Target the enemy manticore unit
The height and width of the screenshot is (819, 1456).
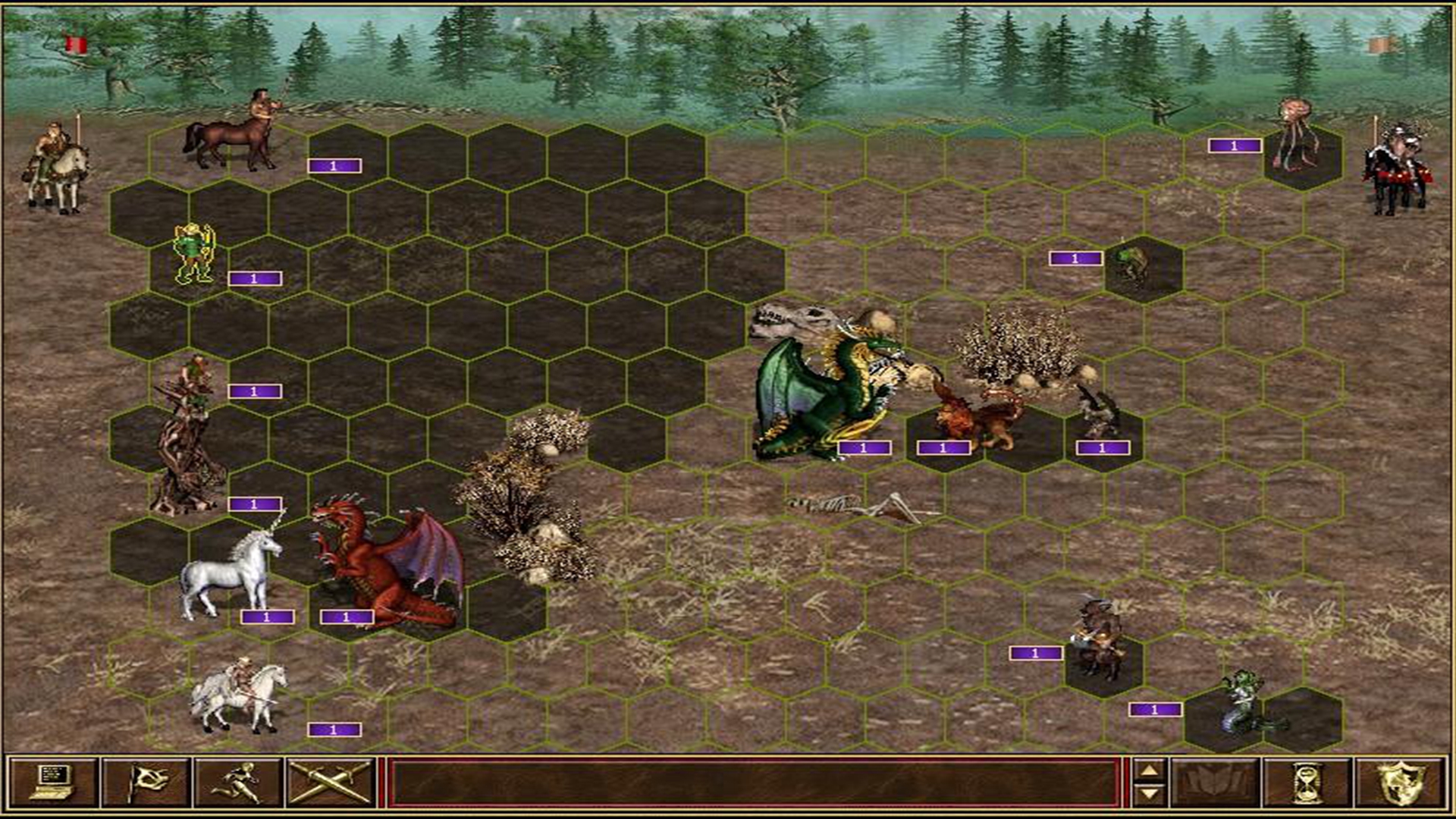[x=978, y=421]
